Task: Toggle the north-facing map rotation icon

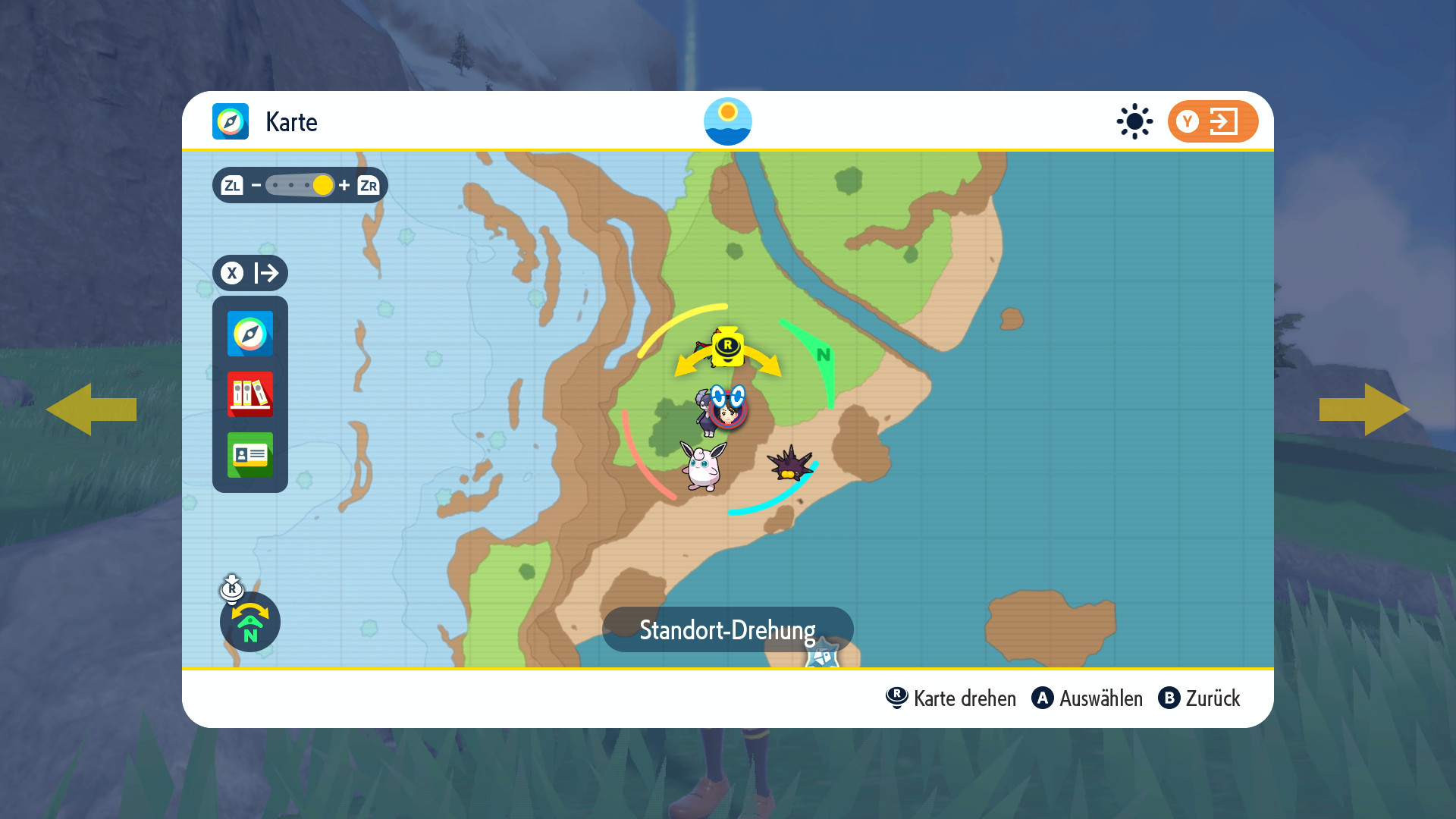Action: click(250, 622)
